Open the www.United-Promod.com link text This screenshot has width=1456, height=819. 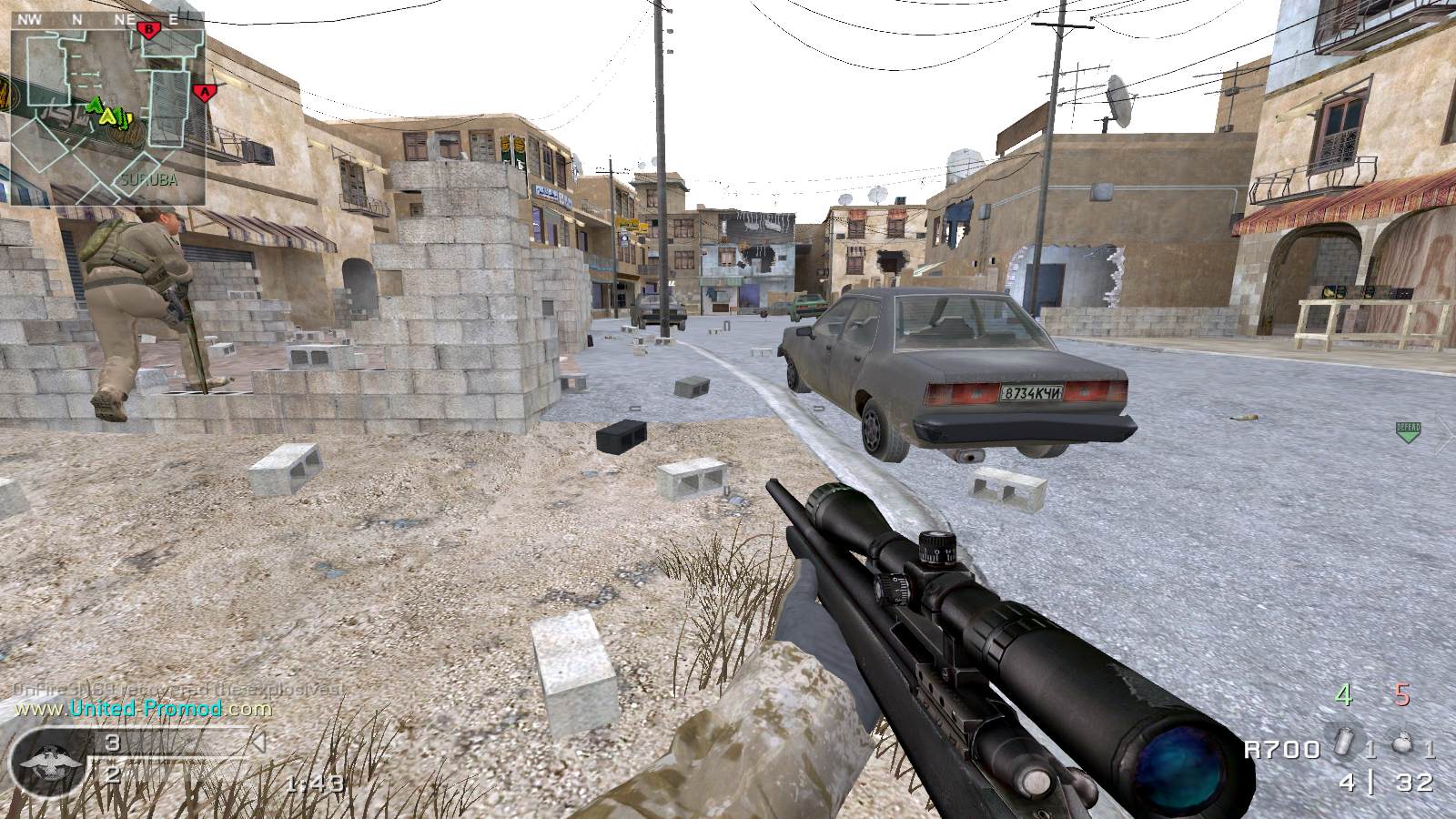tap(141, 708)
